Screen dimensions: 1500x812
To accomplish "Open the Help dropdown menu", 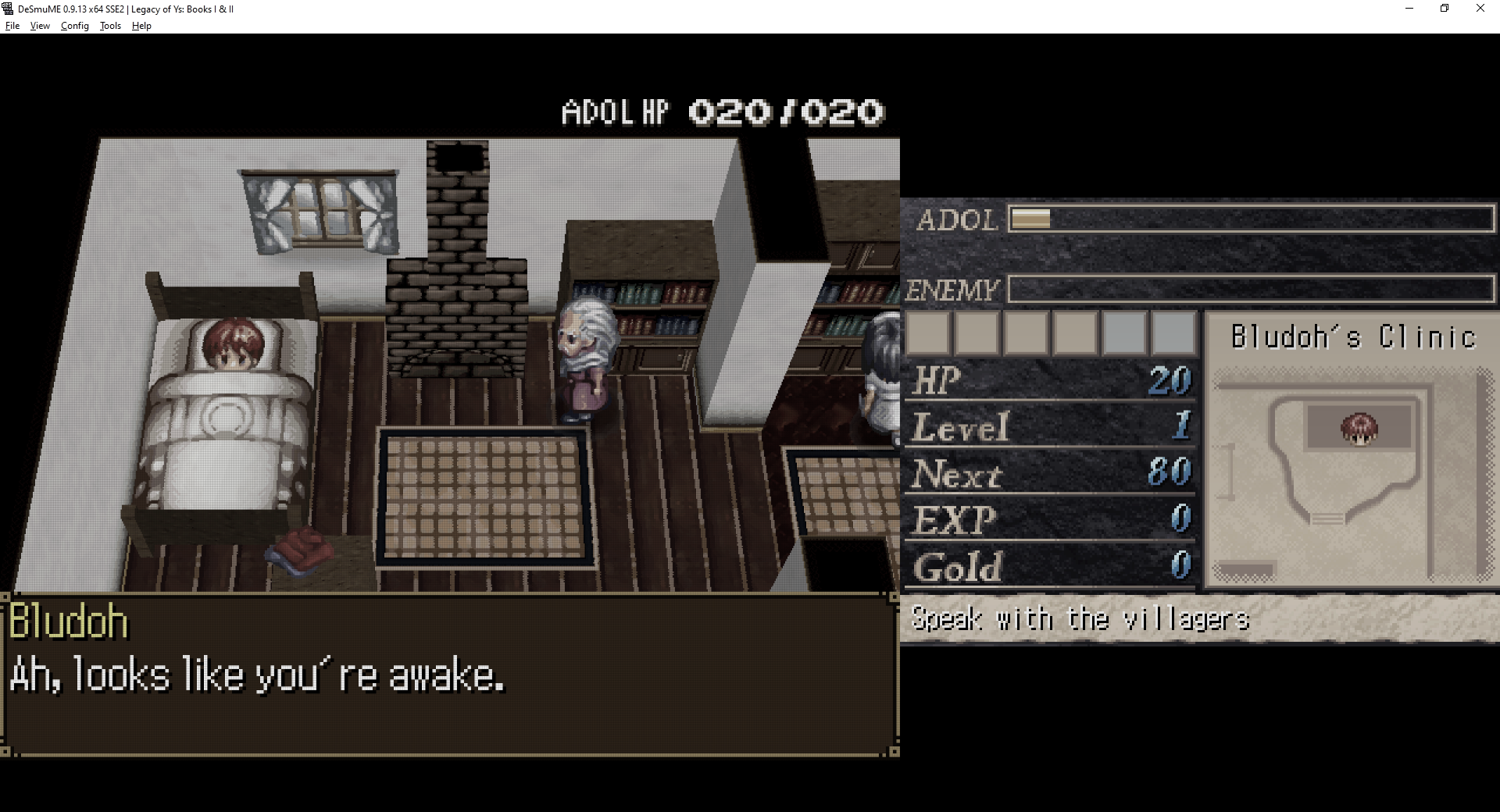I will (x=141, y=26).
